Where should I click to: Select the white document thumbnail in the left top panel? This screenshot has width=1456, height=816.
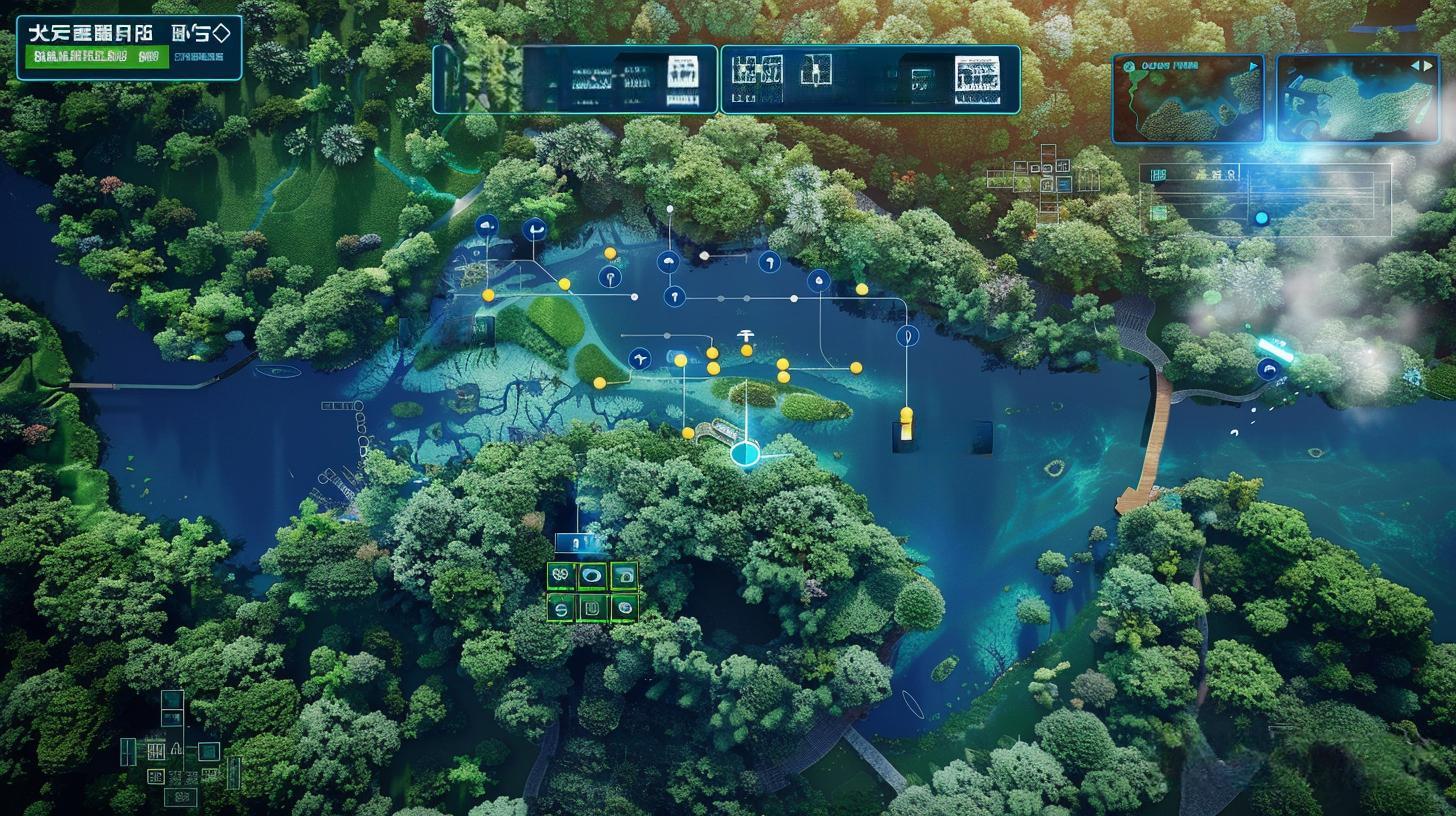[x=682, y=72]
